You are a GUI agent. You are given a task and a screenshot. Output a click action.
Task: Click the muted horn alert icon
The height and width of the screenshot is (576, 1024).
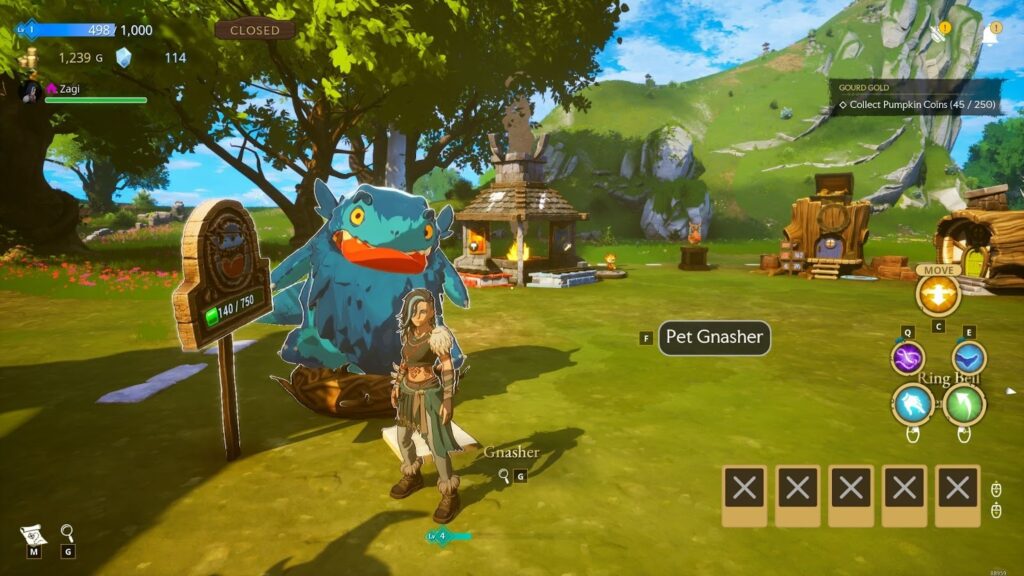coord(938,34)
